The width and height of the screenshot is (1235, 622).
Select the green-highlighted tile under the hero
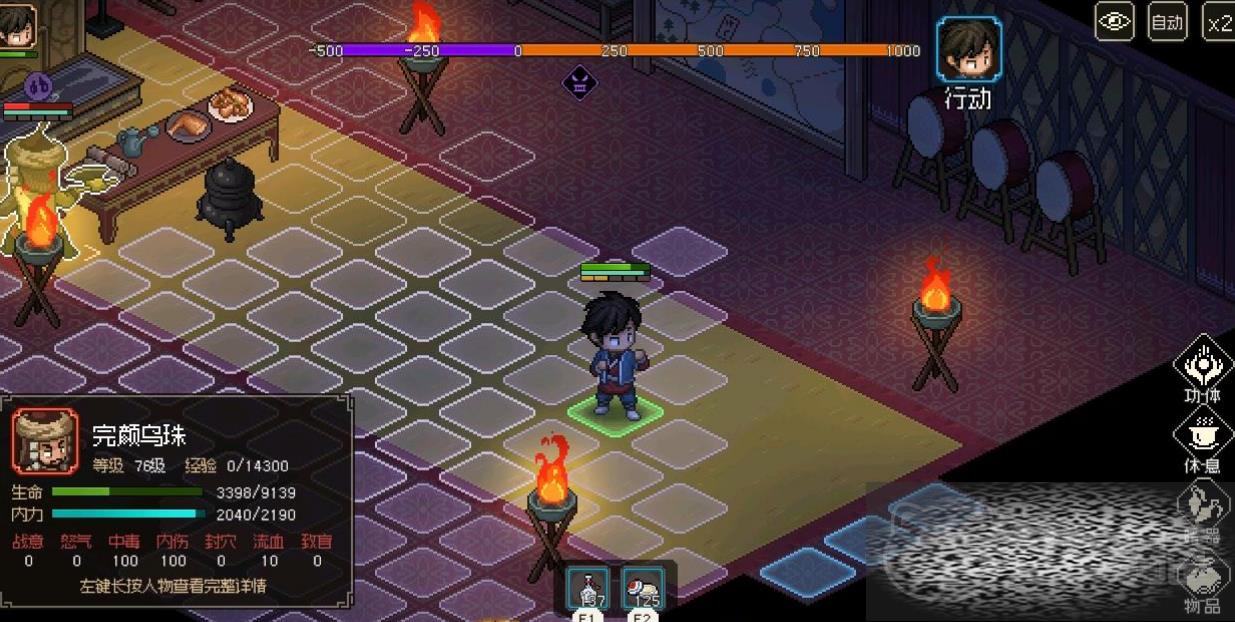(615, 411)
